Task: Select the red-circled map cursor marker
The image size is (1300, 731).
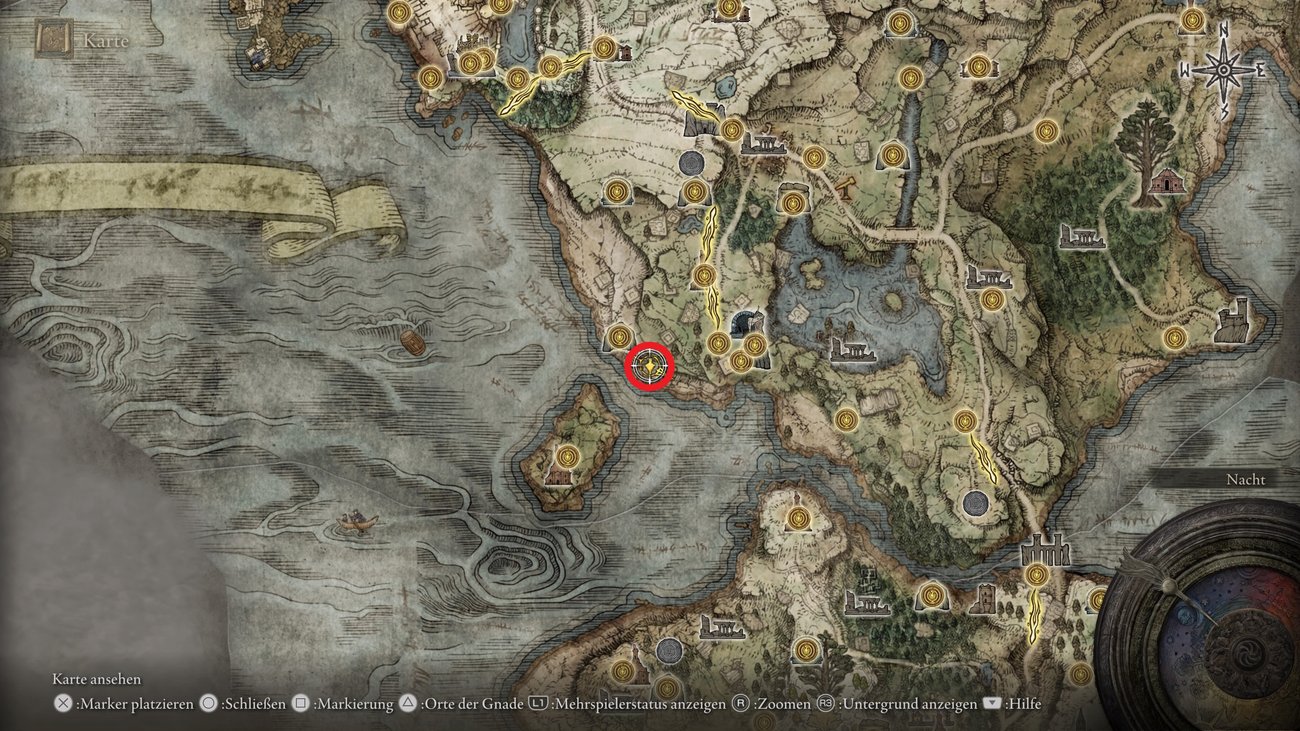Action: click(x=650, y=368)
